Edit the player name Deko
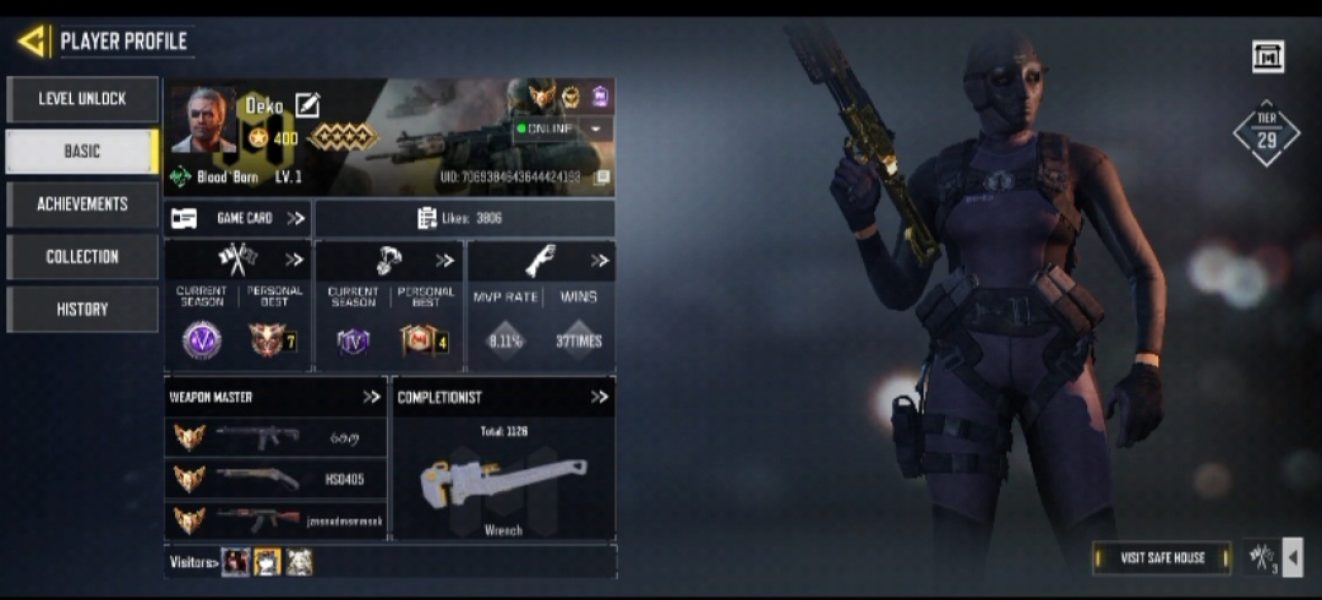This screenshot has height=600, width=1322. coord(307,105)
